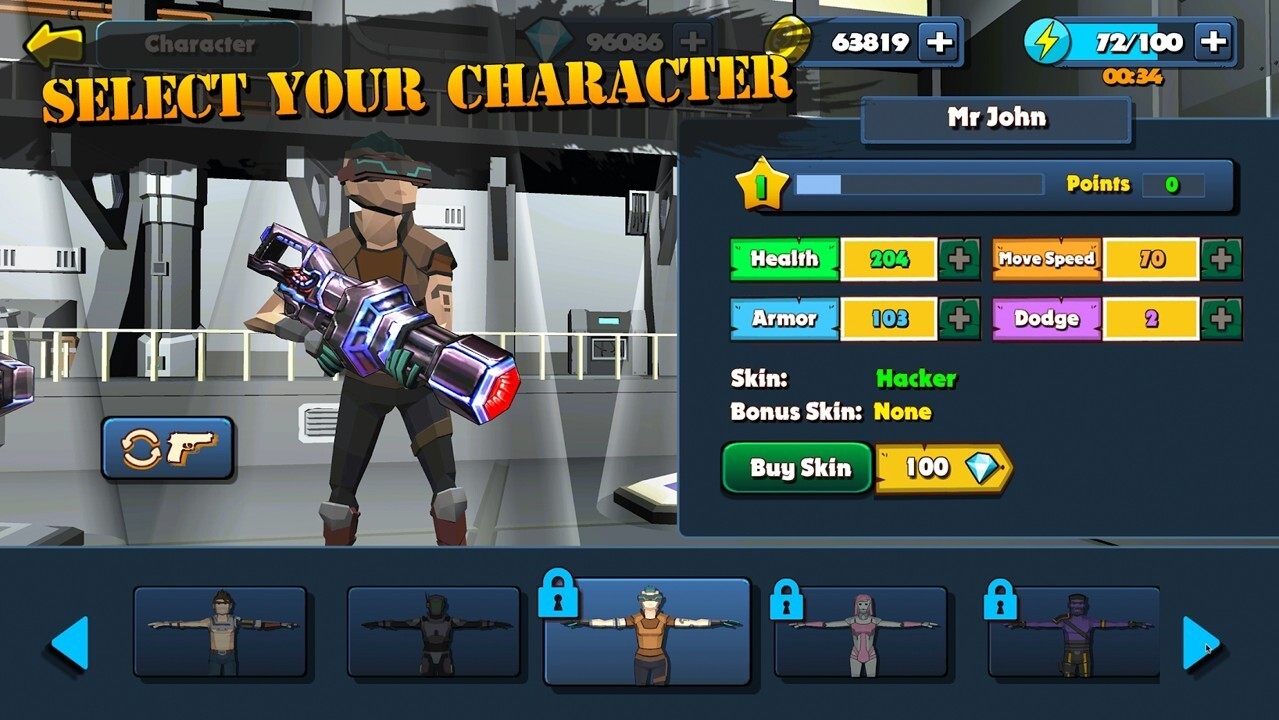Refill energy with the plus button
This screenshot has height=720, width=1279.
click(x=1213, y=42)
